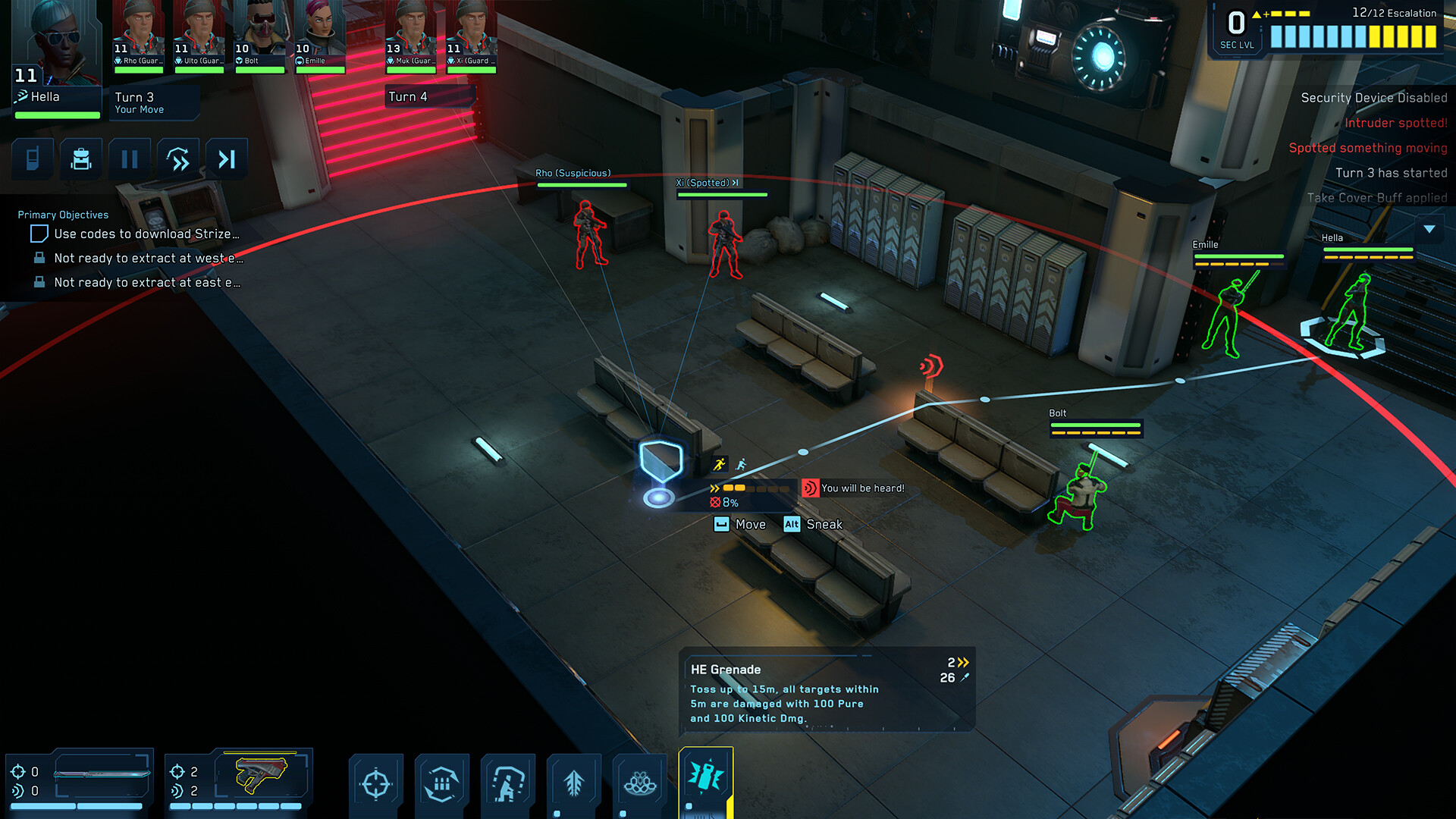1456x819 pixels.
Task: Open the phone device menu
Action: (x=33, y=159)
